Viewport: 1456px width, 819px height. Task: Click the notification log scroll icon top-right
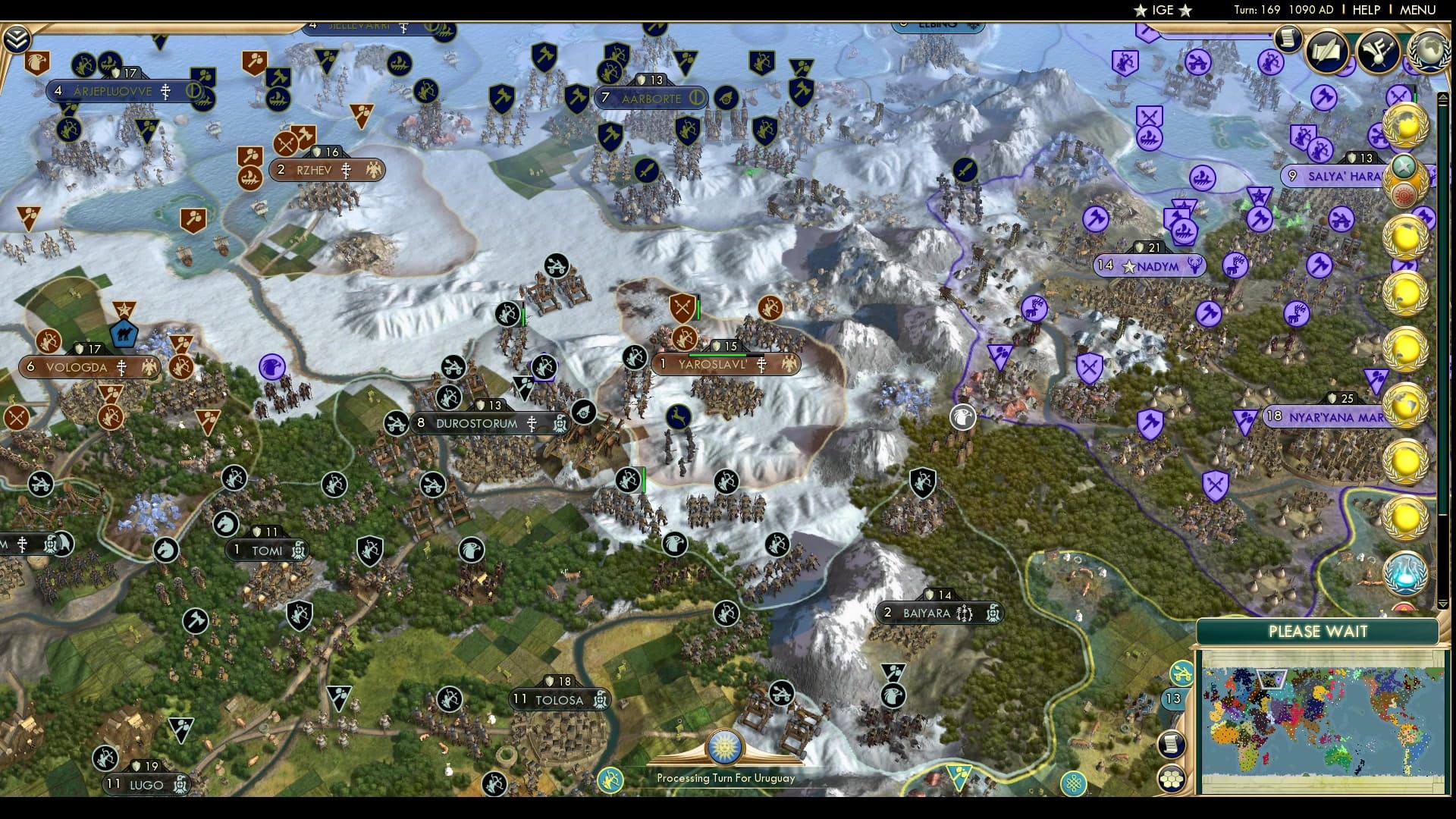pyautogui.click(x=1287, y=39)
